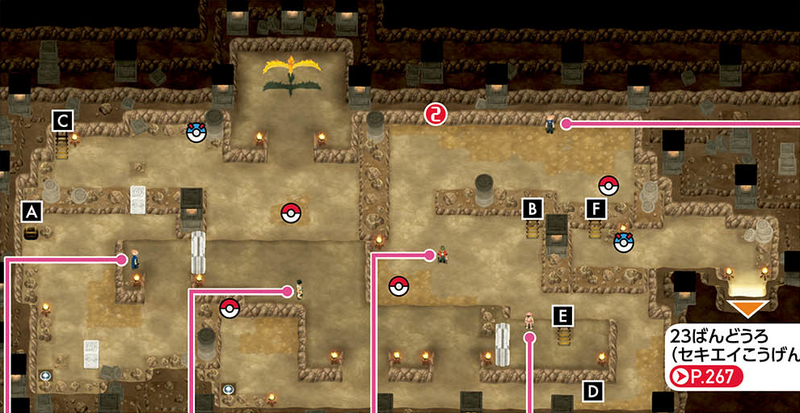The height and width of the screenshot is (413, 800).
Task: Select the red circled number 2 marker
Action: click(x=434, y=112)
